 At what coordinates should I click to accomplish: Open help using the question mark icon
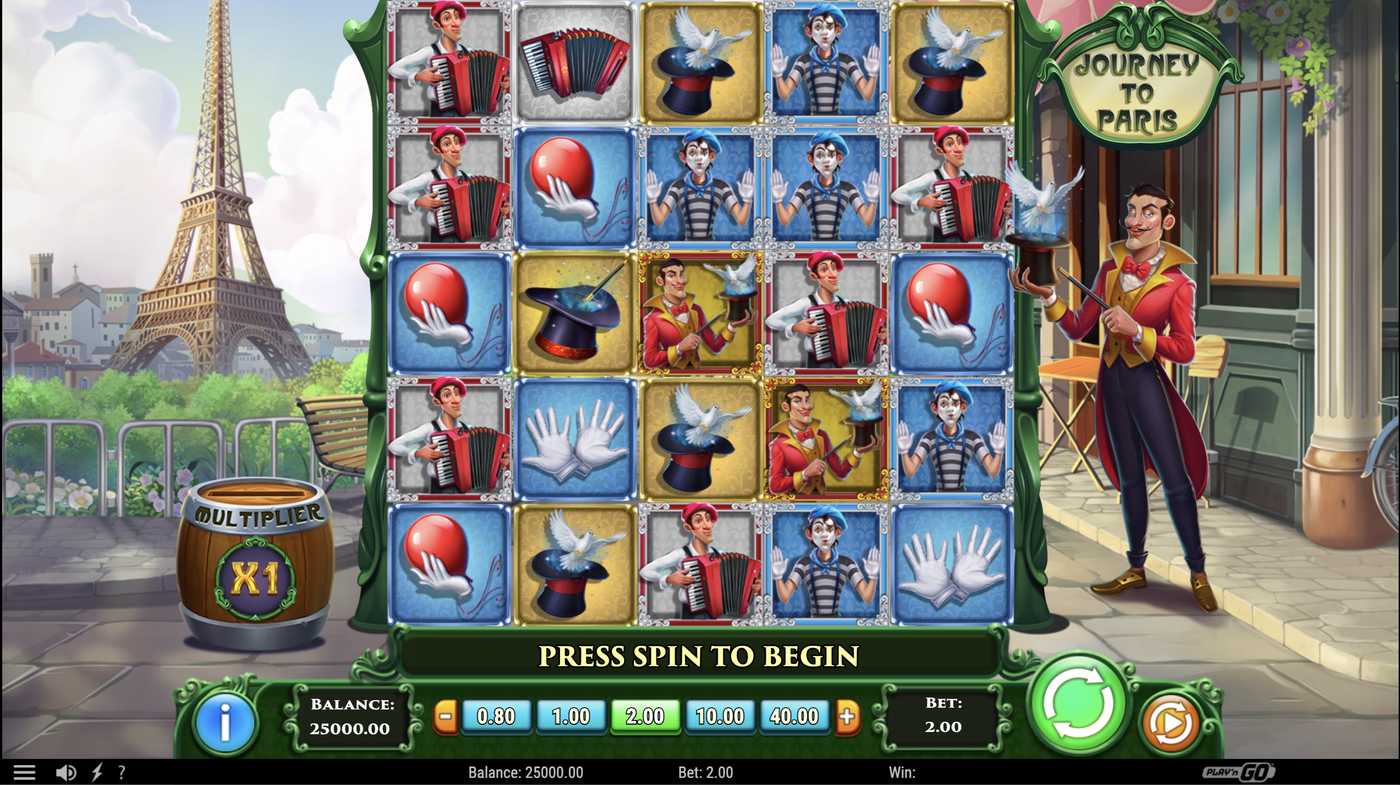(122, 770)
